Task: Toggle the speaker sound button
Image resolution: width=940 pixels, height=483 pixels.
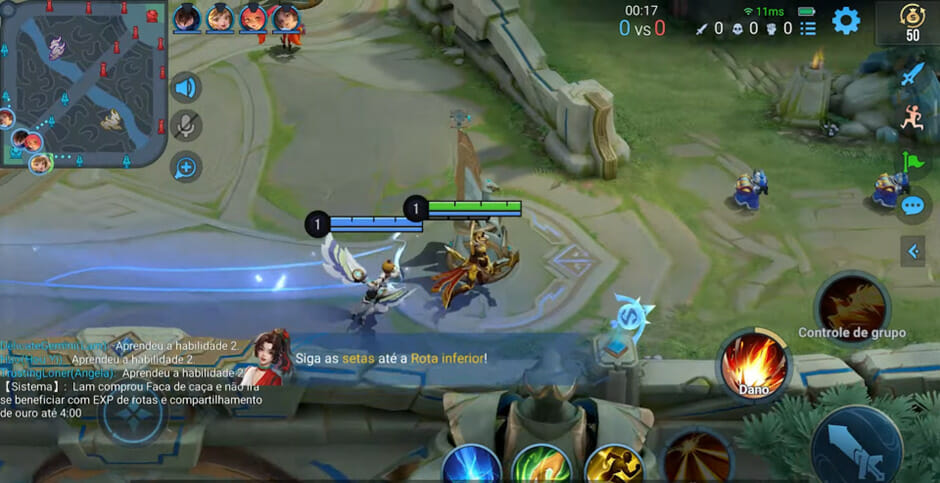Action: [185, 88]
